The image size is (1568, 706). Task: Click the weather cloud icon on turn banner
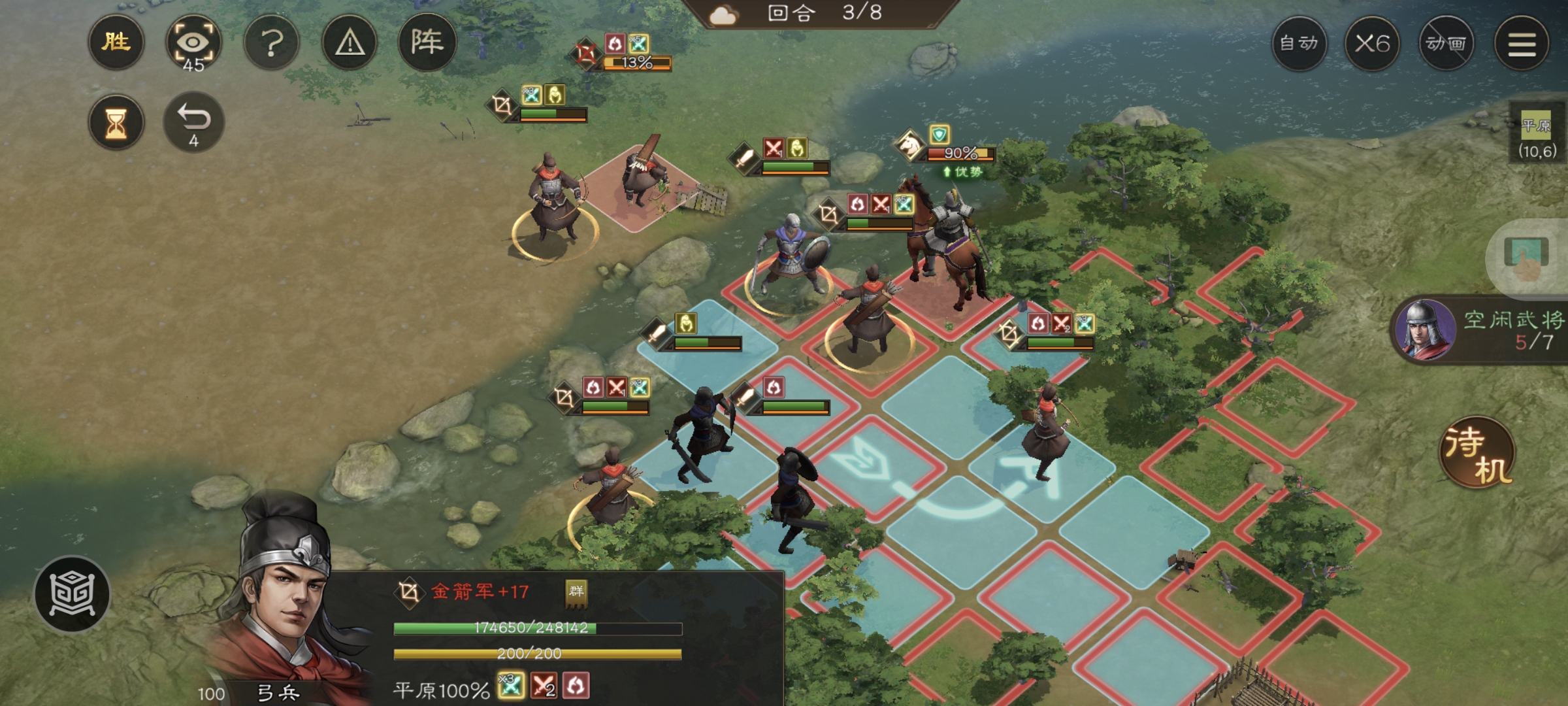(x=723, y=16)
